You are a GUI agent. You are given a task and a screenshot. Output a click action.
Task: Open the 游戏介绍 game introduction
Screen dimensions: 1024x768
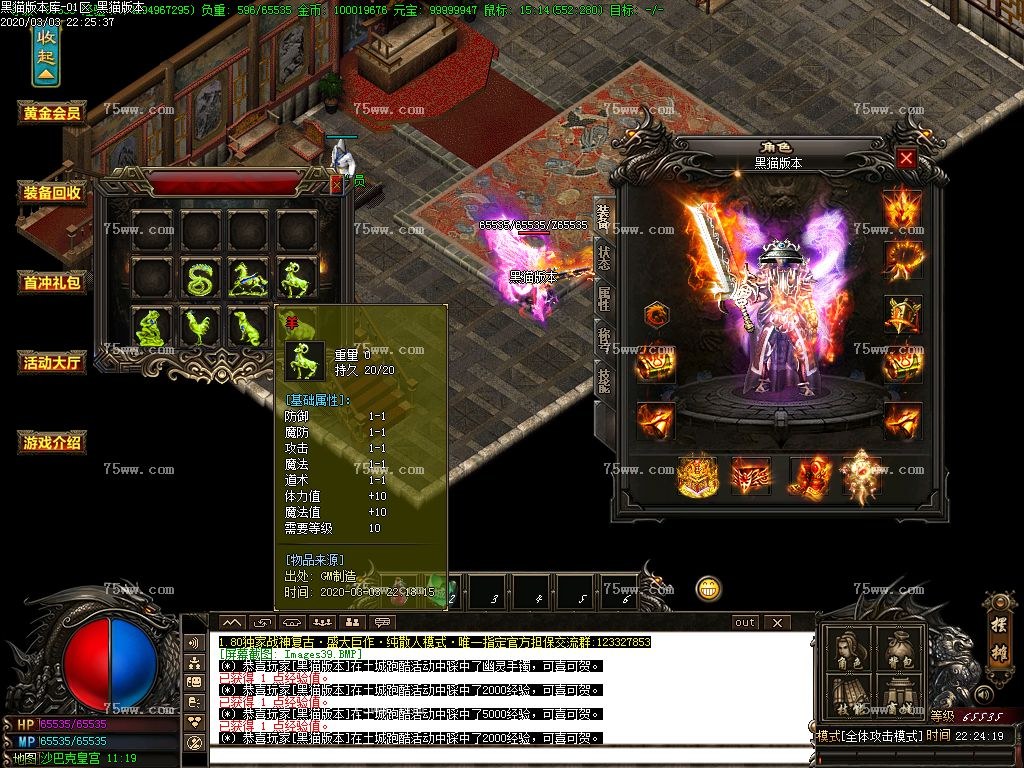pyautogui.click(x=52, y=442)
